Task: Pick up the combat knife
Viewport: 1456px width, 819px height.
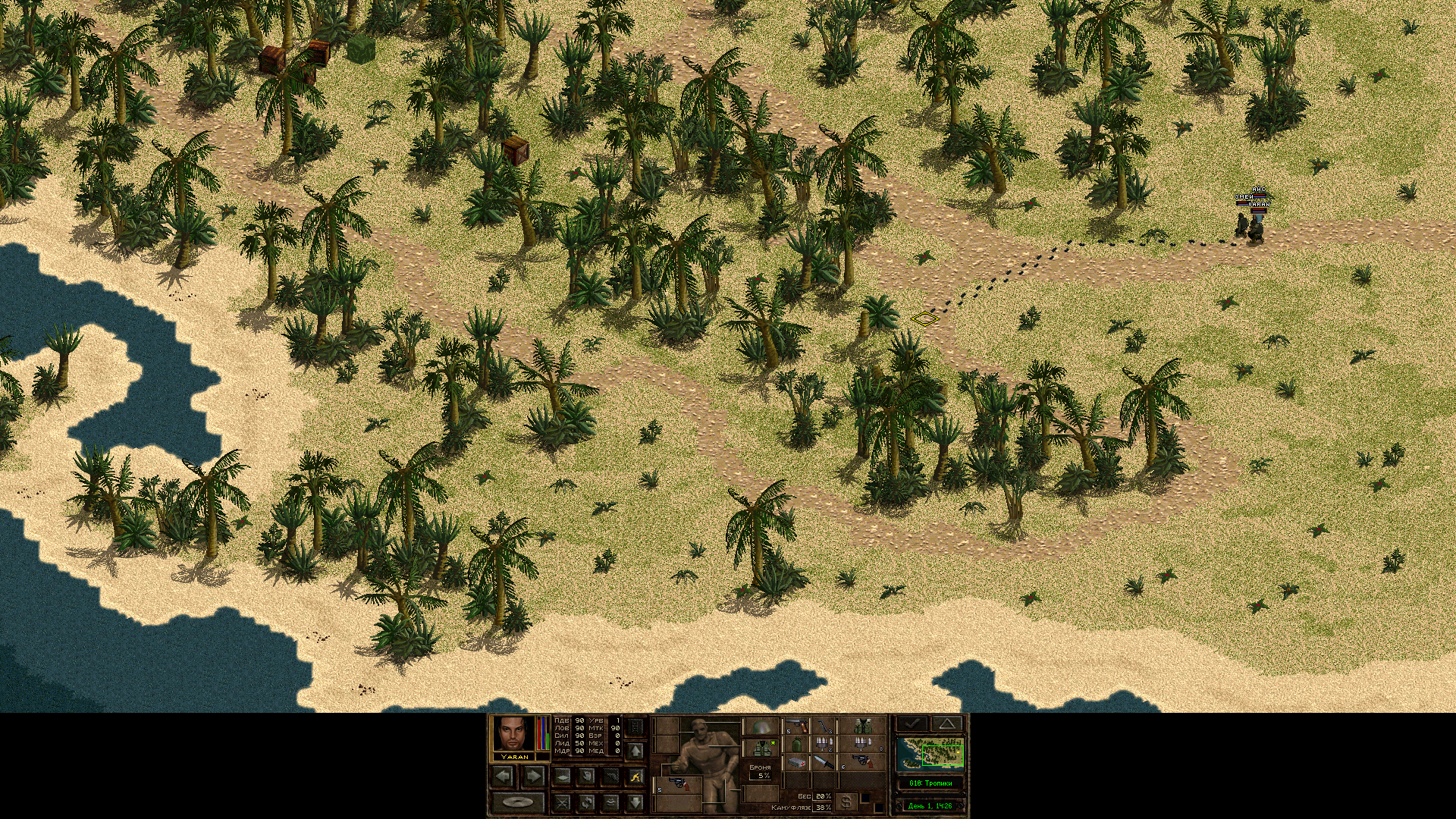Action: (824, 761)
